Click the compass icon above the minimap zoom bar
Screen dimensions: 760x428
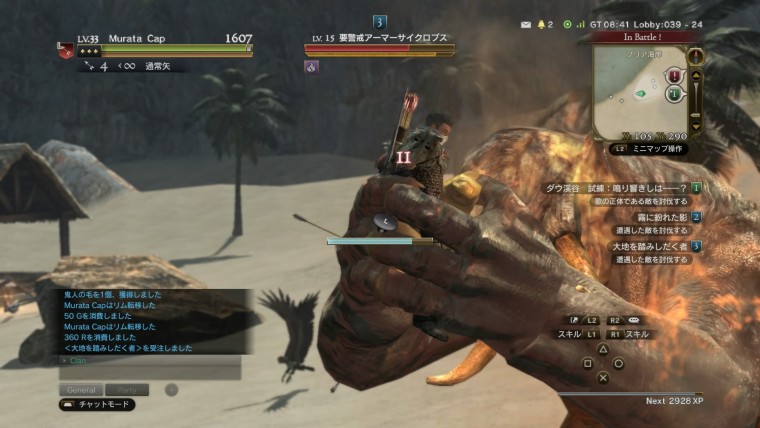[696, 57]
